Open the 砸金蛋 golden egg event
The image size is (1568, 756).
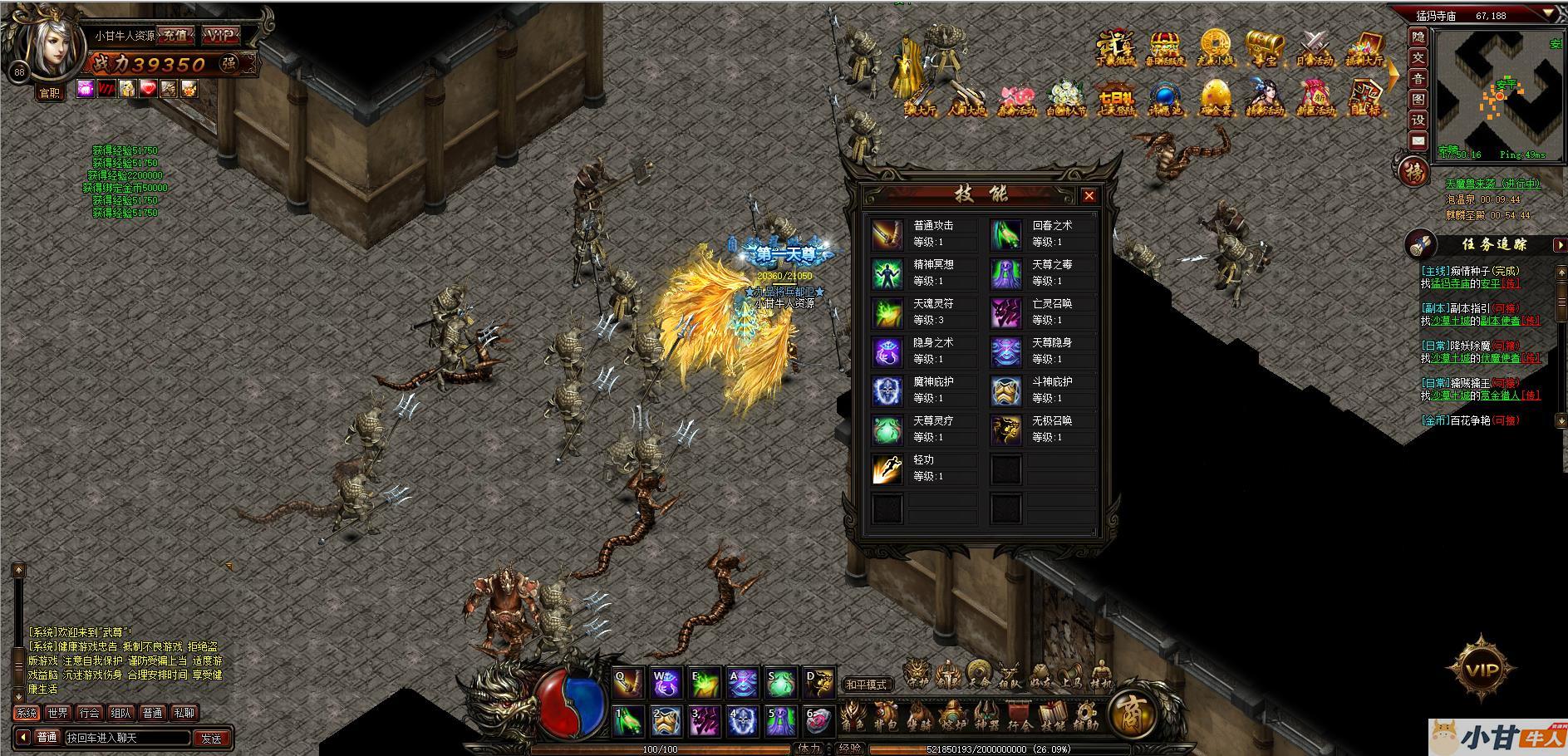click(x=1215, y=100)
